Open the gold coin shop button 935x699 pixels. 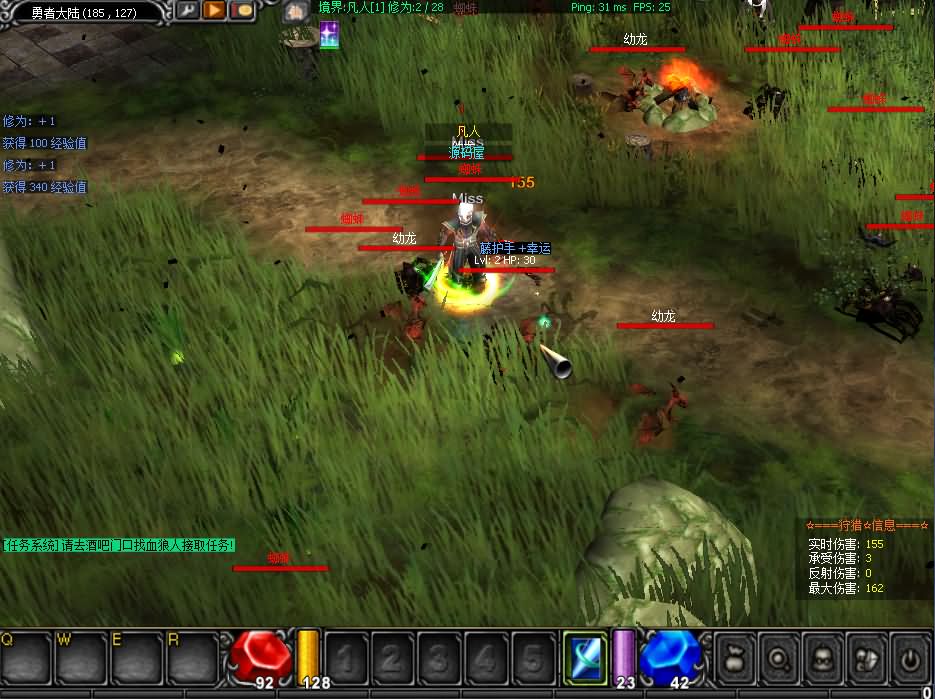click(x=242, y=11)
